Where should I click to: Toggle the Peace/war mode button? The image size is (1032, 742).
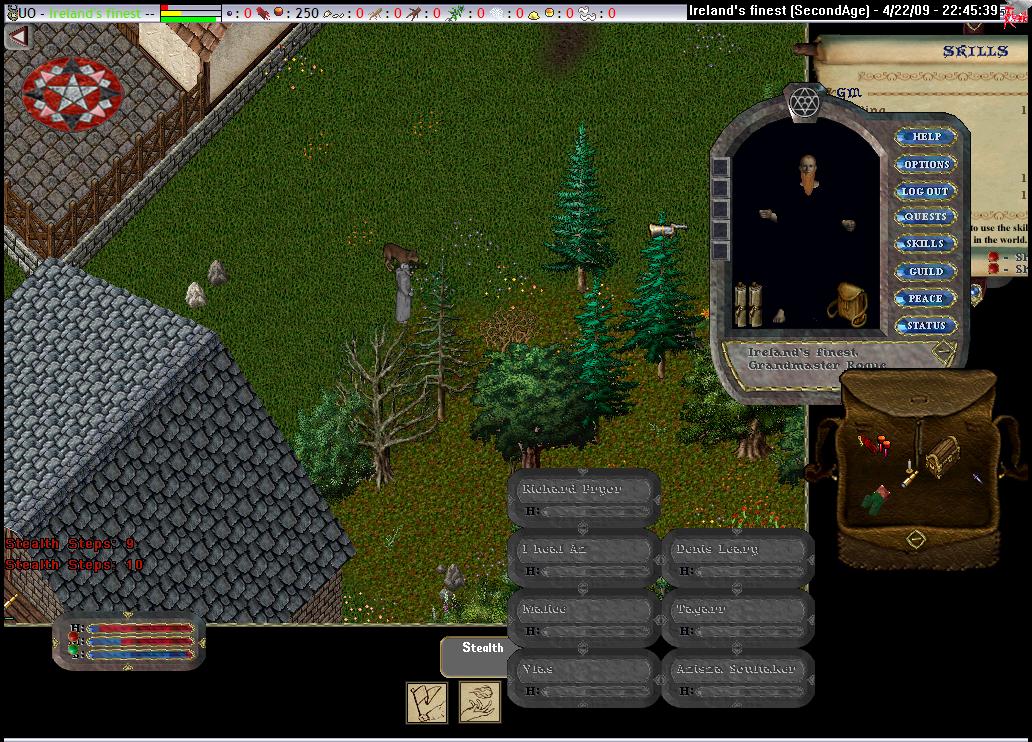925,298
